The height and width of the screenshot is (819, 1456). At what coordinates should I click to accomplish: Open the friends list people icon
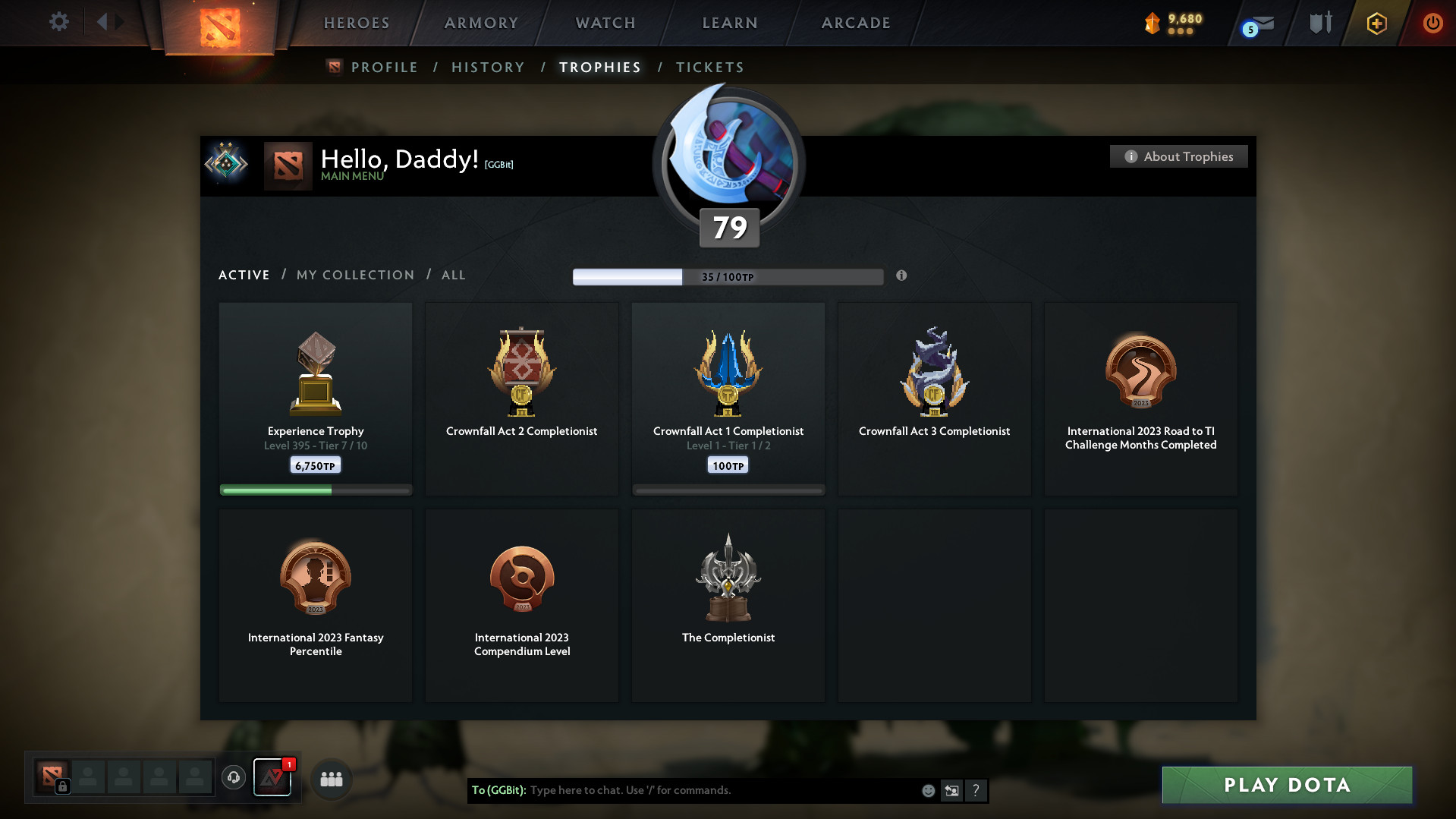pyautogui.click(x=331, y=778)
